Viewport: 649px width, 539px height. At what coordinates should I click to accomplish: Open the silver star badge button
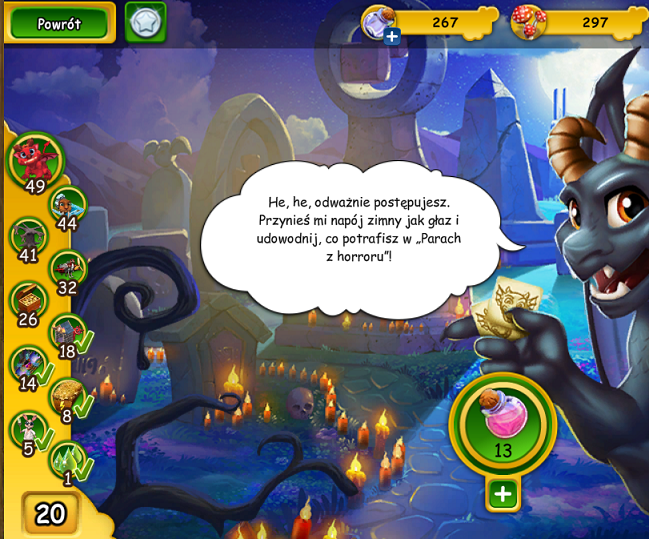(x=145, y=22)
